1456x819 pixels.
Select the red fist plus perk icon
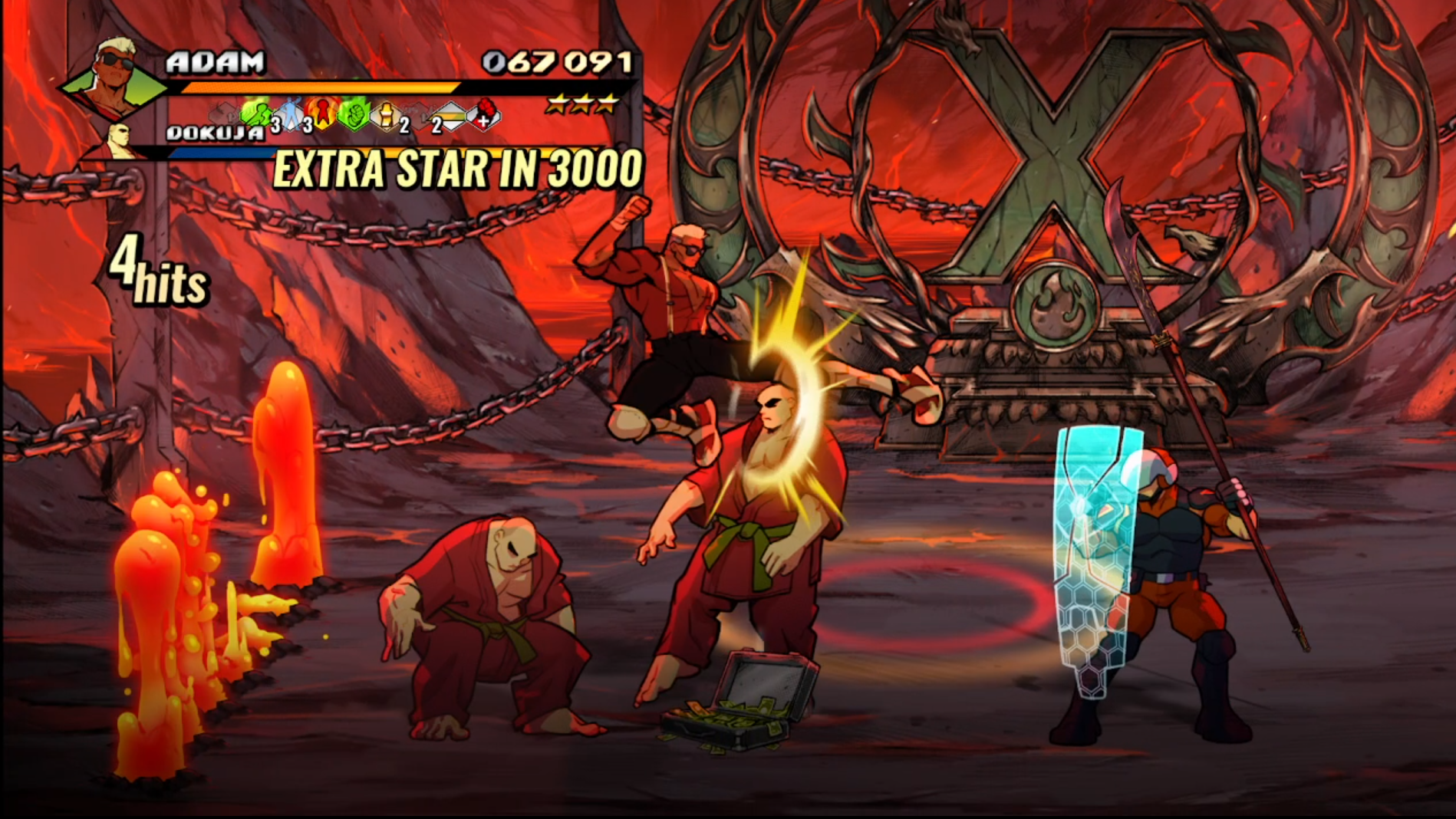[485, 114]
